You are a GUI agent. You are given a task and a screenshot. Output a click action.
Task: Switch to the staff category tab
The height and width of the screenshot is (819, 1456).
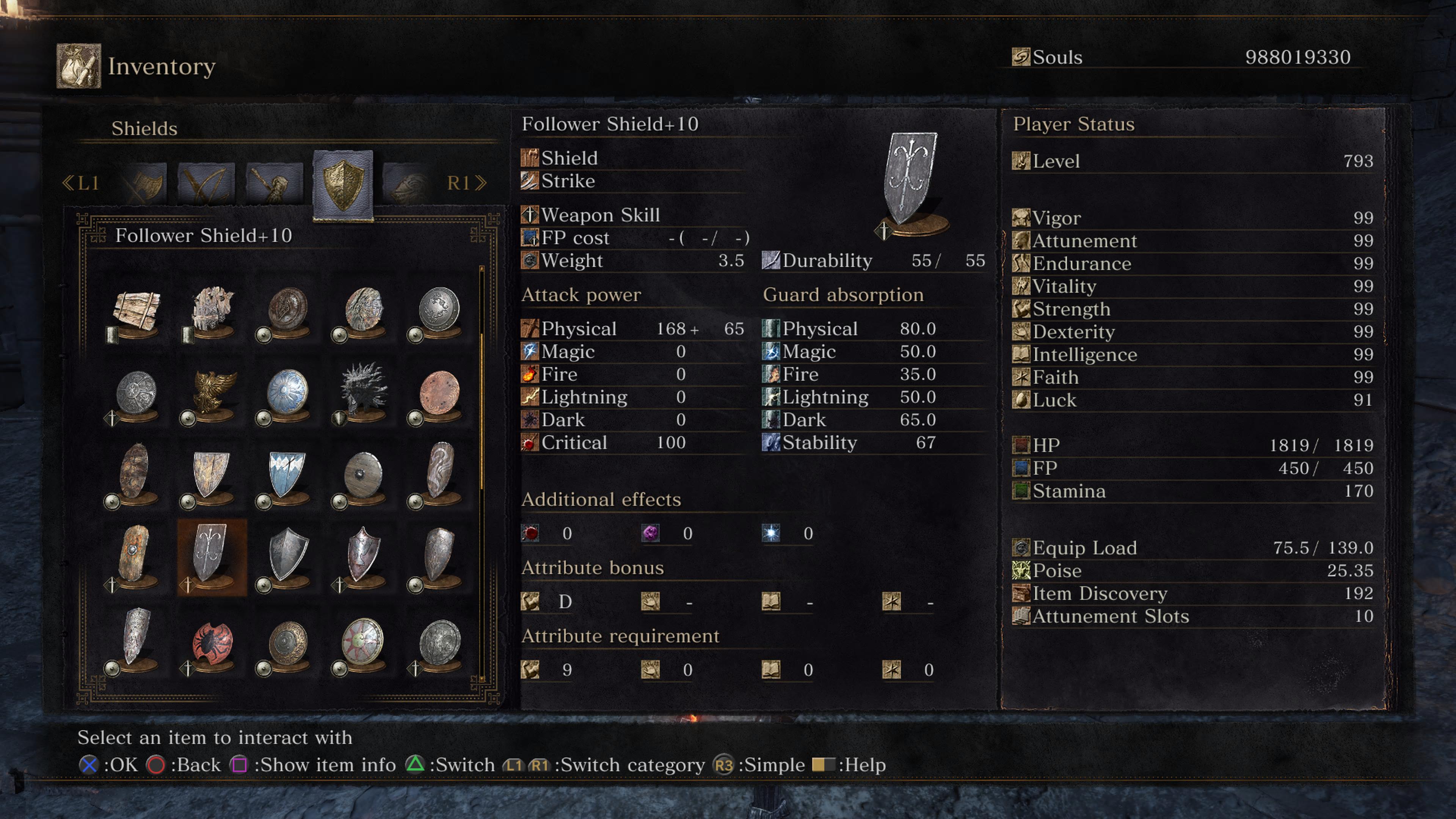point(275,183)
